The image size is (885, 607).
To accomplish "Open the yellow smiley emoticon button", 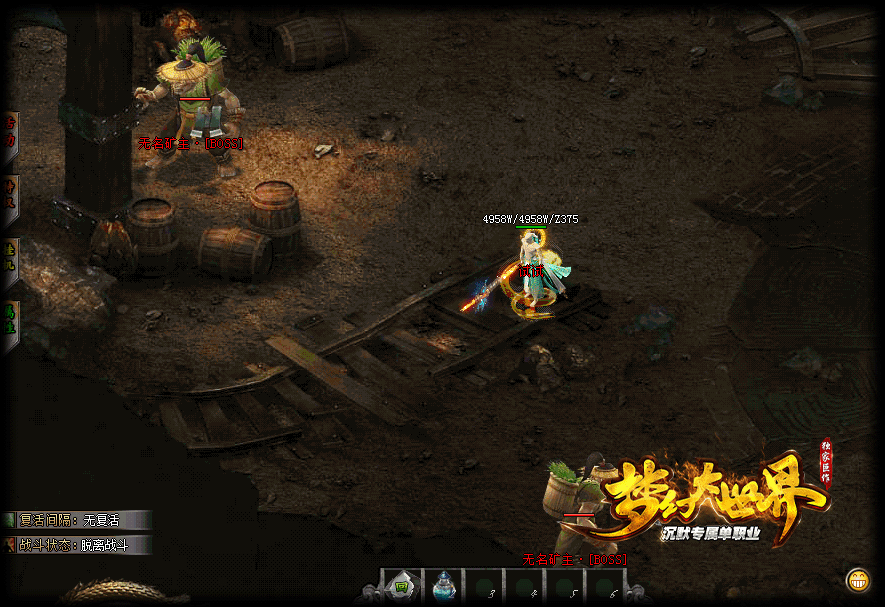I will (x=856, y=580).
